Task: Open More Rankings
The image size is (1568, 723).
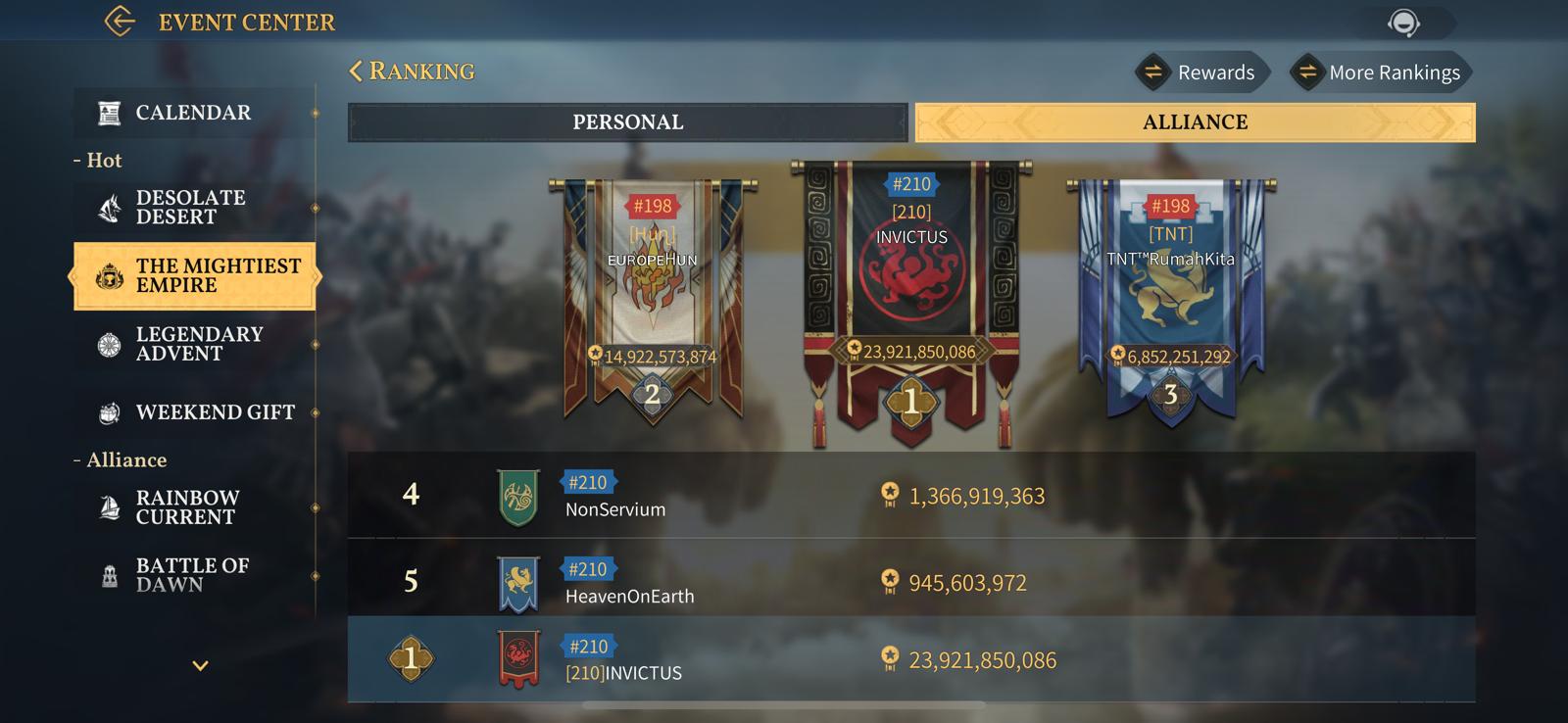Action: click(x=1381, y=72)
